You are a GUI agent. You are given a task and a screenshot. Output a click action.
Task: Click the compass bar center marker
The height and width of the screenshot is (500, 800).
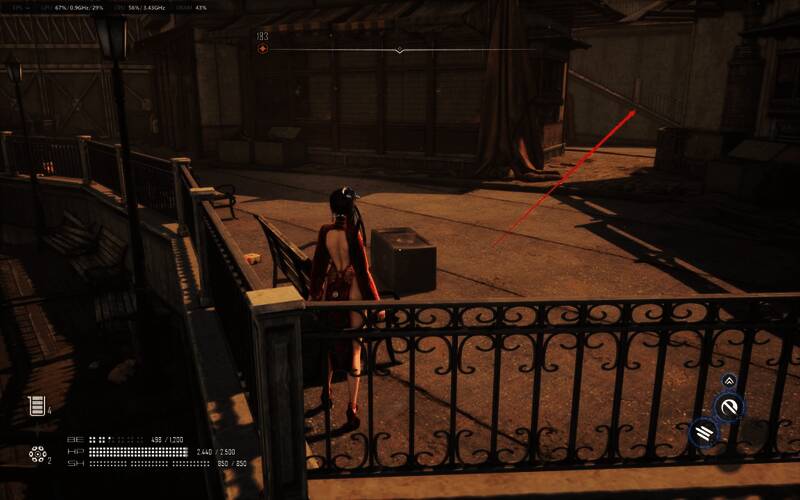click(400, 50)
